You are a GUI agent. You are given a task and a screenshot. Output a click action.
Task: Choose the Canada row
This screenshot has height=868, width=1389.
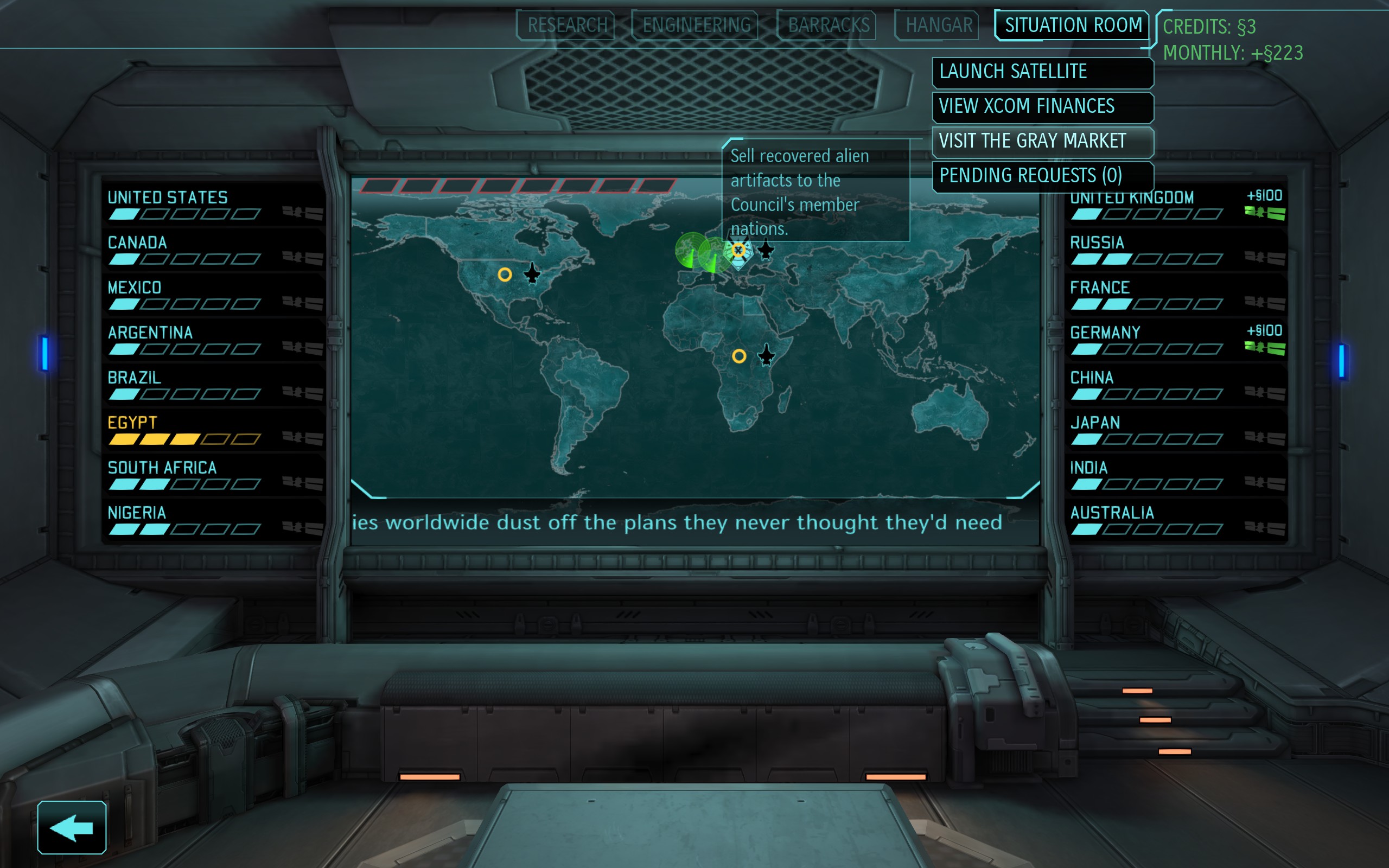pyautogui.click(x=214, y=250)
